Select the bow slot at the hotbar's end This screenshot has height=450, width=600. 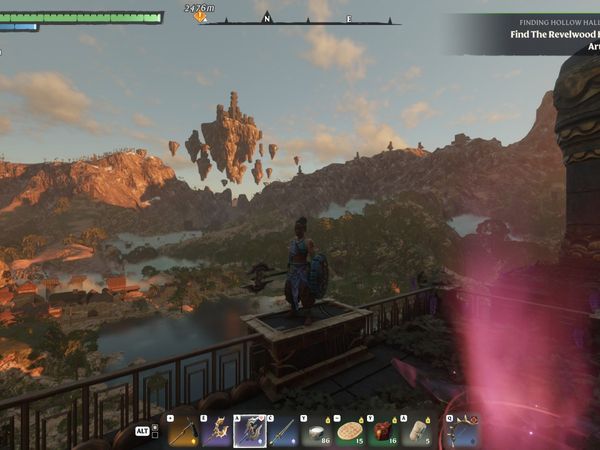(x=461, y=431)
